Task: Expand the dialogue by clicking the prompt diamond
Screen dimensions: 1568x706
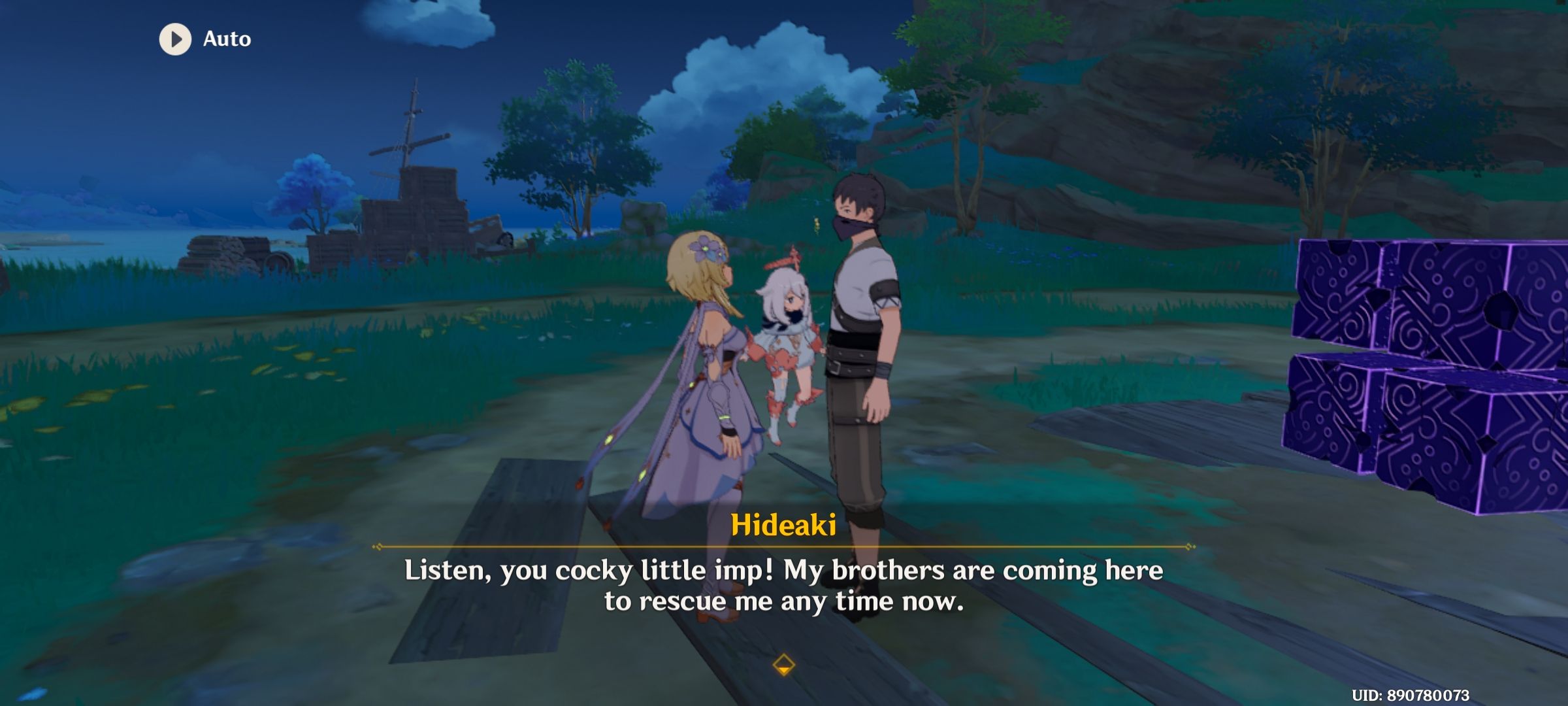Action: click(x=783, y=662)
